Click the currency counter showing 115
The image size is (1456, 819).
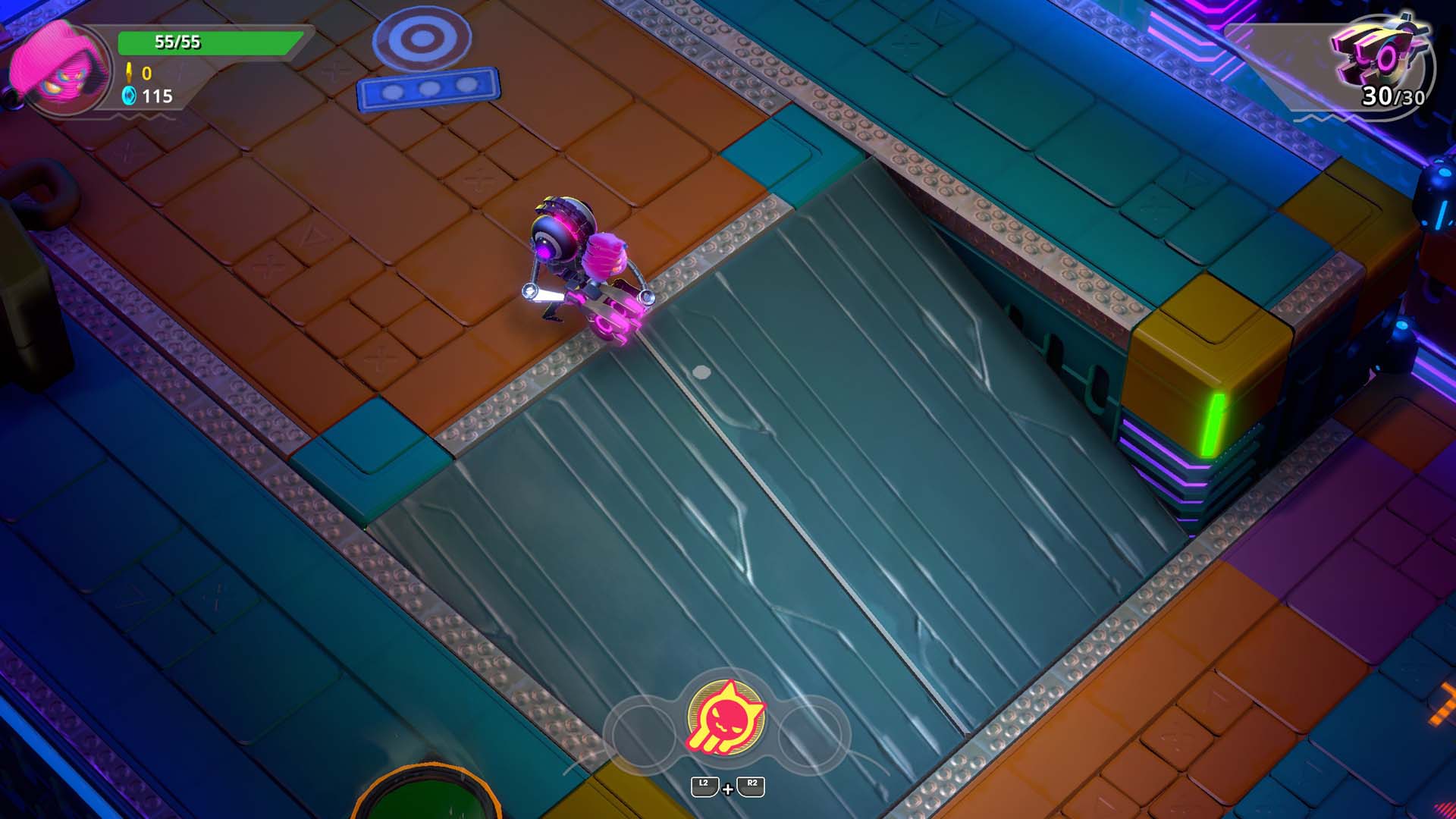point(159,96)
